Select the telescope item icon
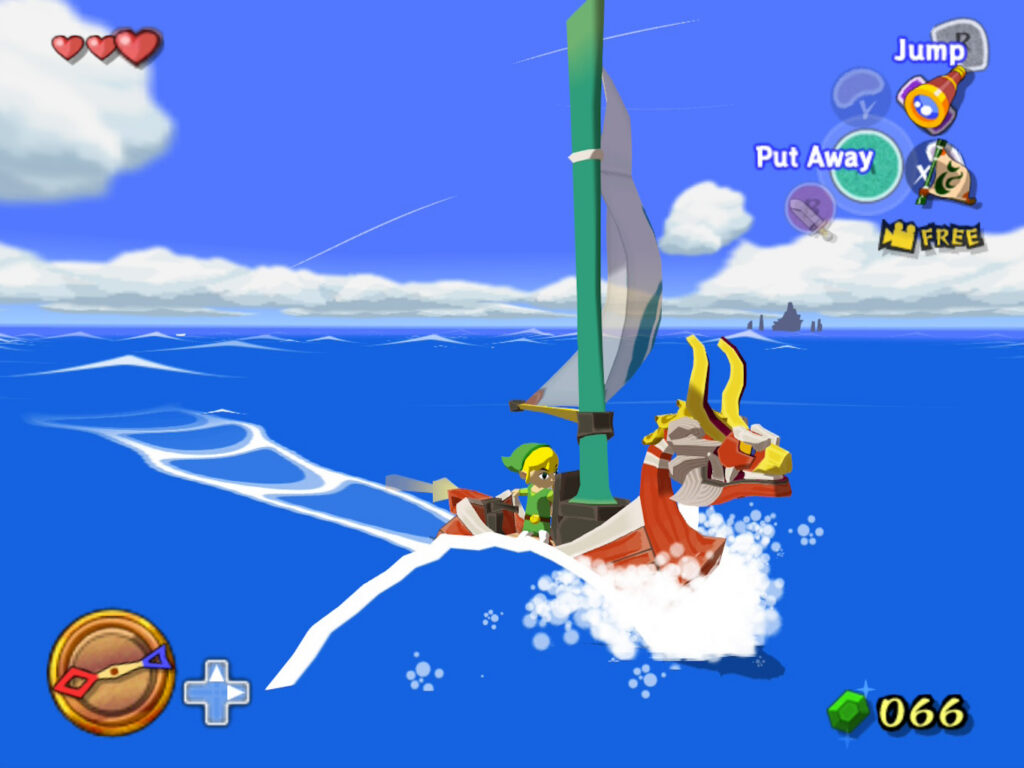The image size is (1024, 768). [x=933, y=98]
